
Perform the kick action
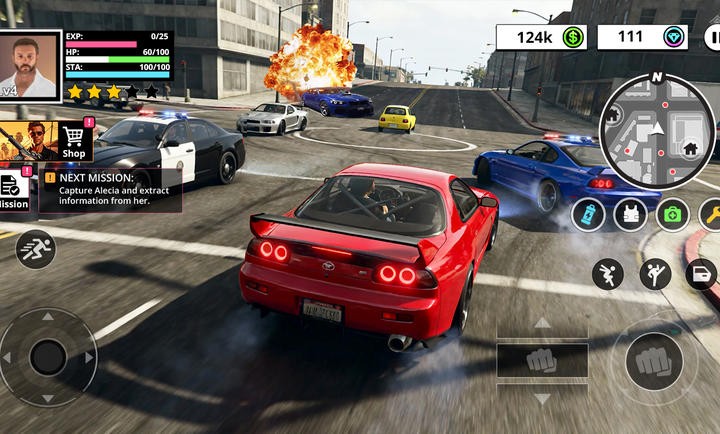tap(655, 274)
